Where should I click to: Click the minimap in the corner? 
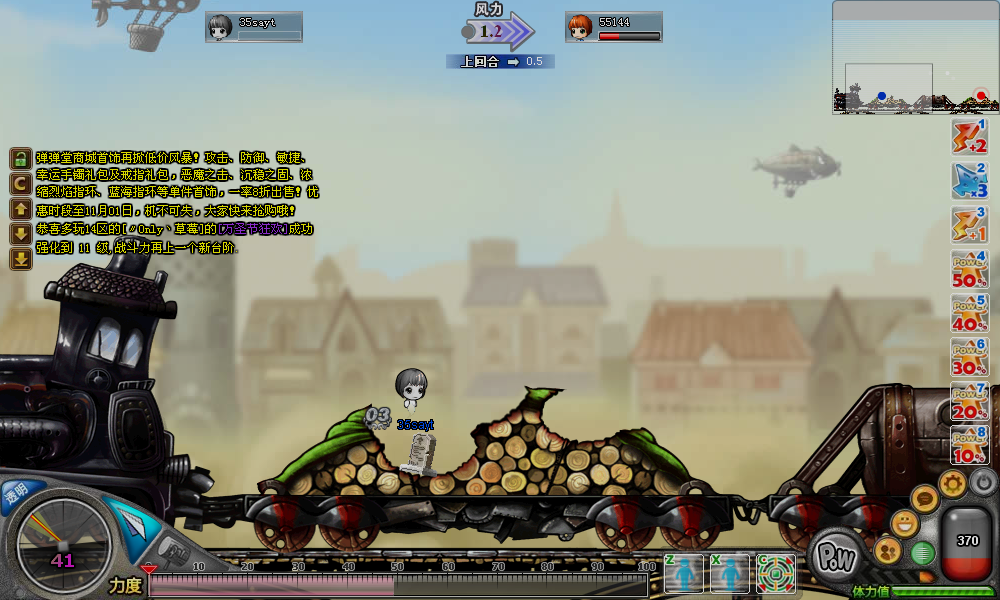pos(915,58)
